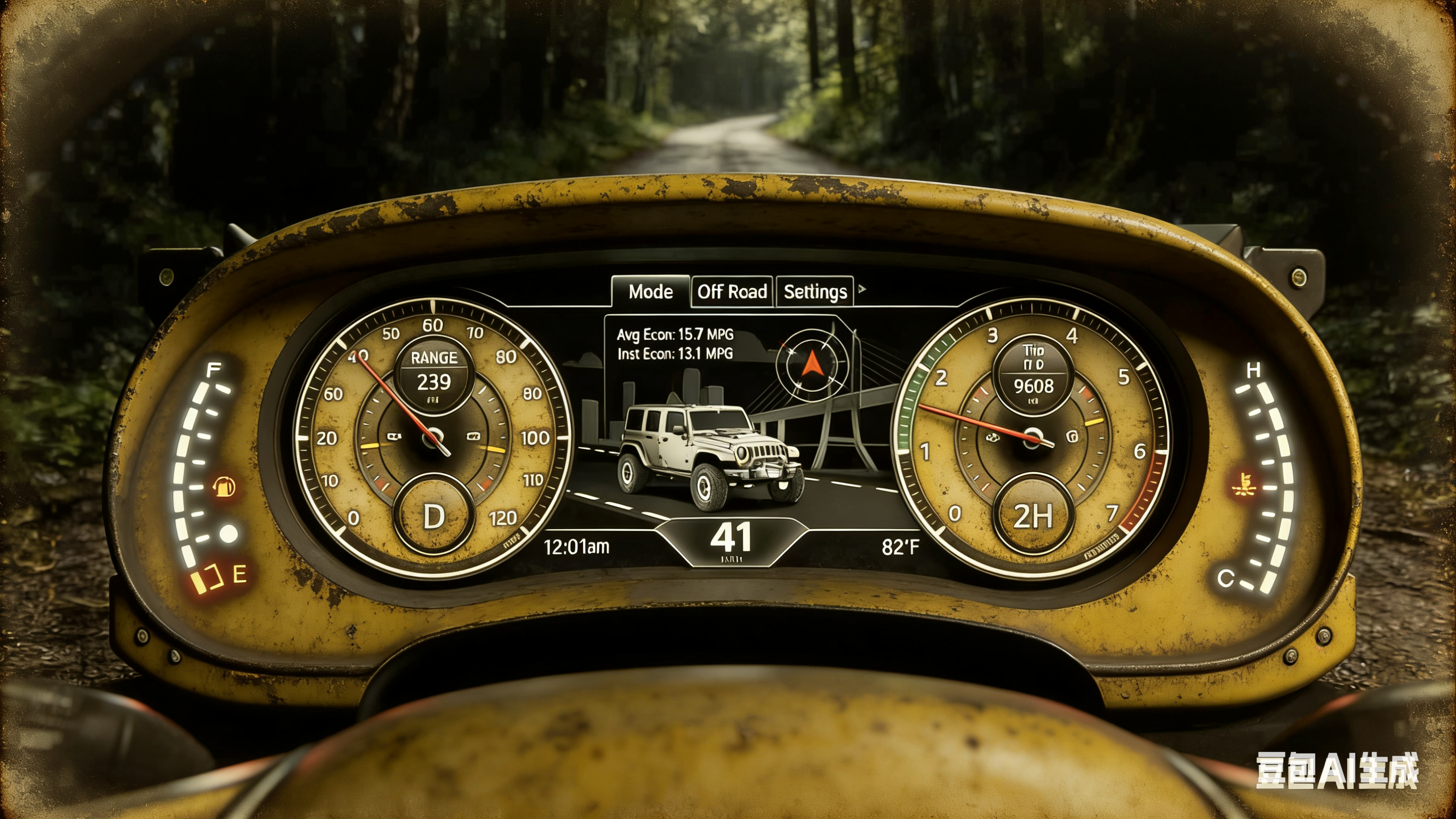Image resolution: width=1456 pixels, height=819 pixels.
Task: Select the Settings tab
Action: (x=814, y=291)
